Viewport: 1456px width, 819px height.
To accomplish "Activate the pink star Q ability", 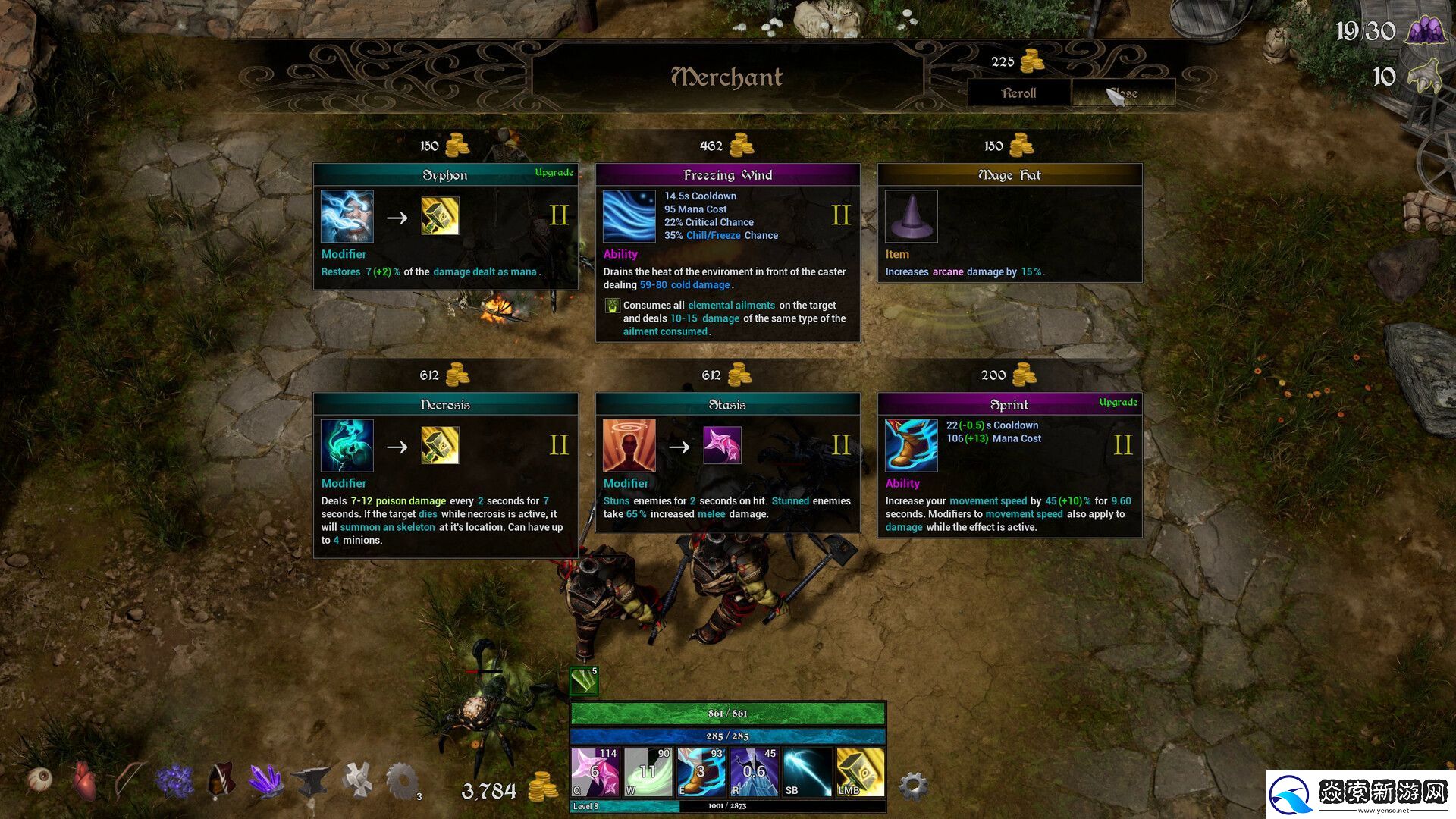I will tap(594, 772).
